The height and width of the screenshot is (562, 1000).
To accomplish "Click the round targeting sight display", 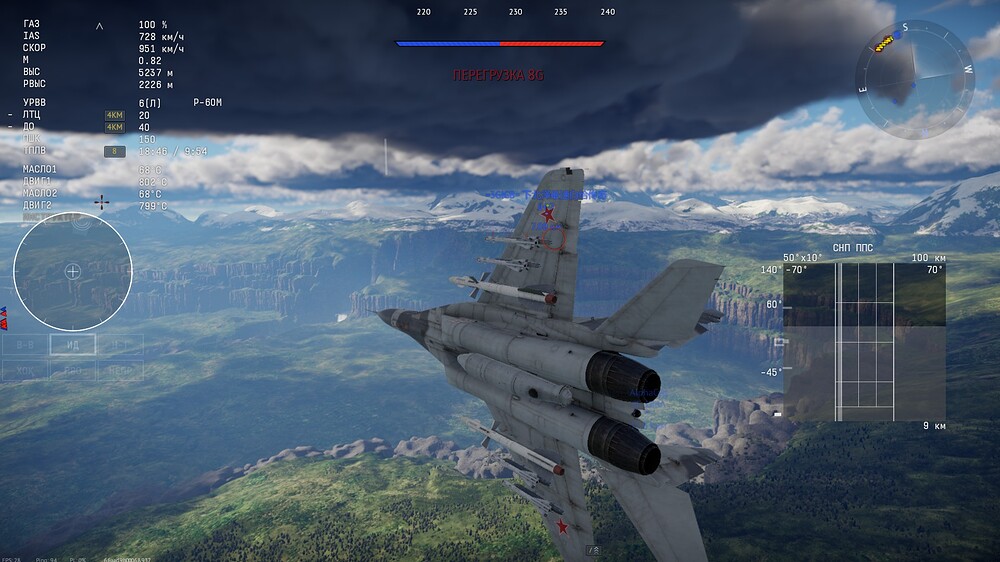I will click(x=73, y=271).
